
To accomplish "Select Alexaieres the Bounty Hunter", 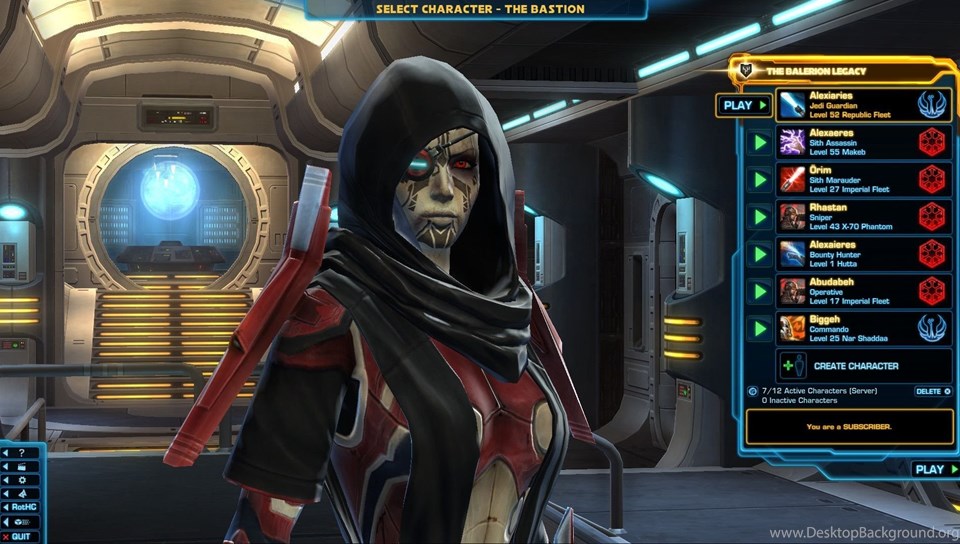I will point(862,254).
